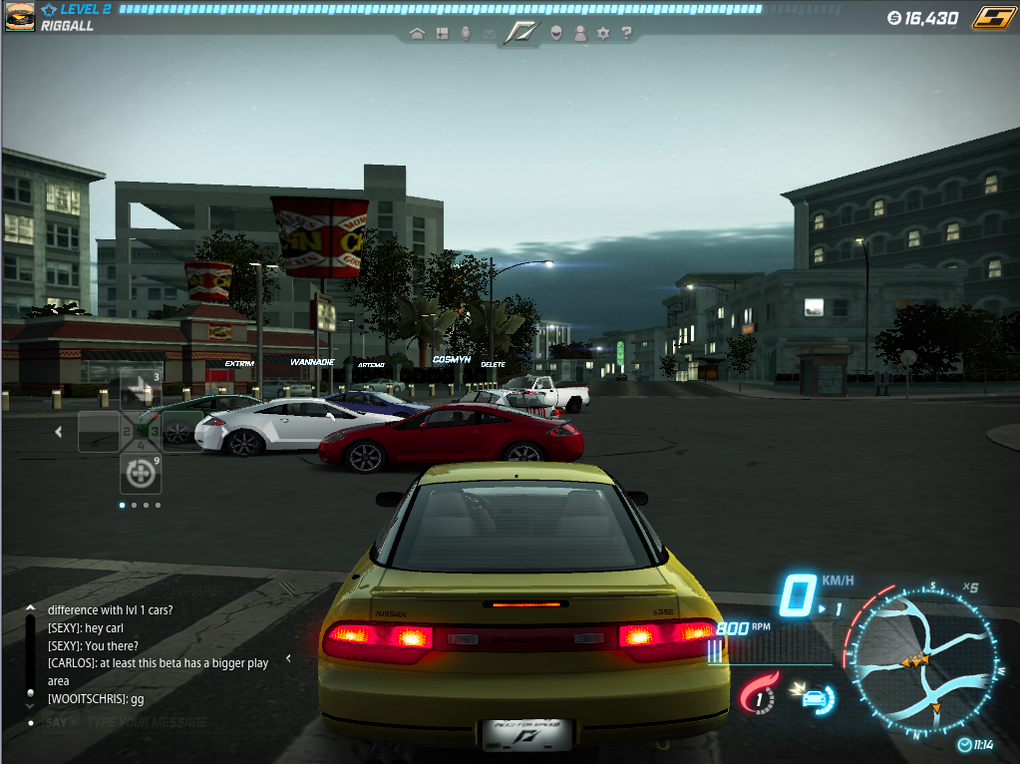Click the grid-layout icon in the top toolbar
Image resolution: width=1020 pixels, height=764 pixels.
(x=441, y=33)
